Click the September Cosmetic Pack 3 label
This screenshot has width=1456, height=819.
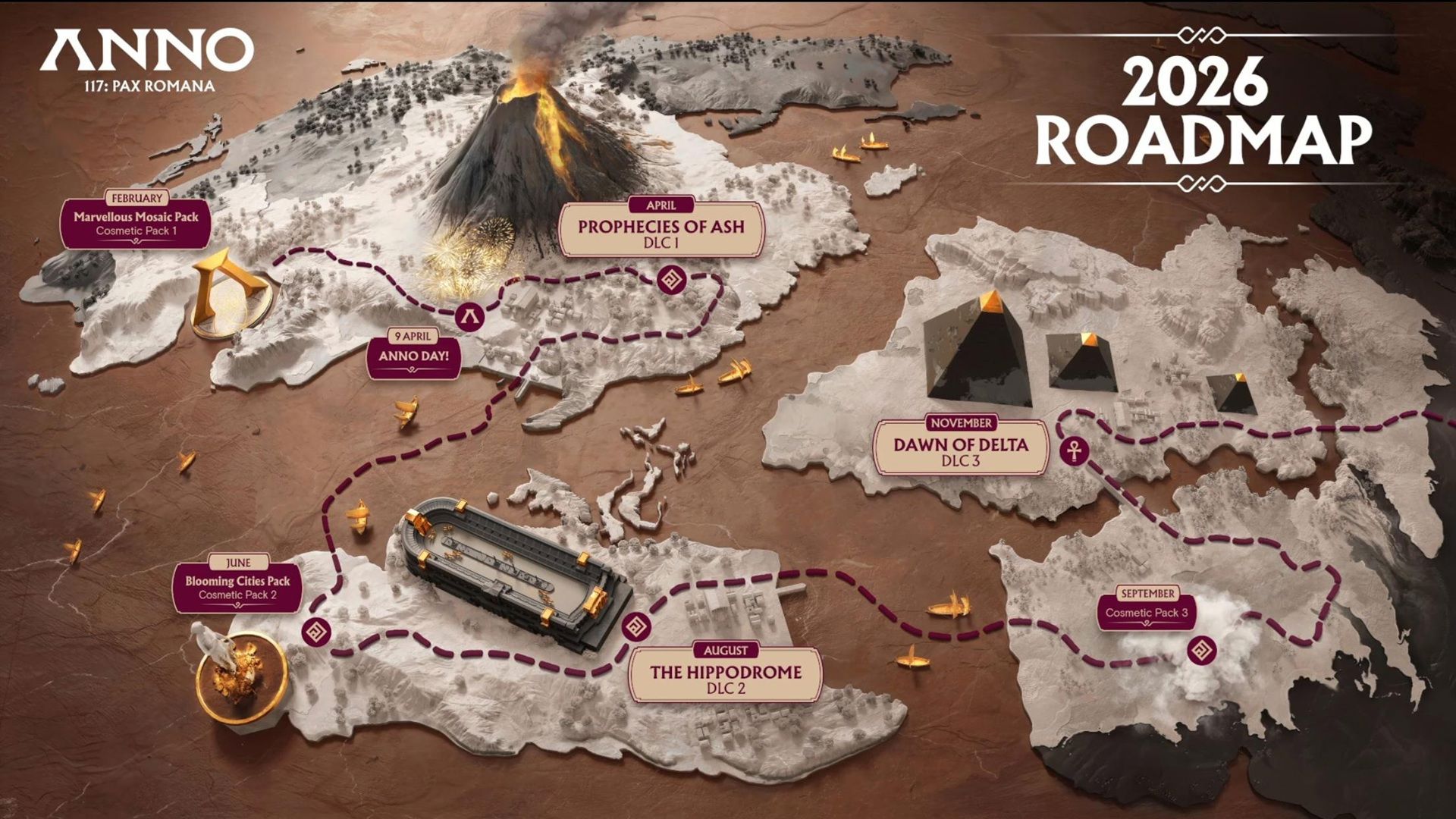tap(1146, 611)
